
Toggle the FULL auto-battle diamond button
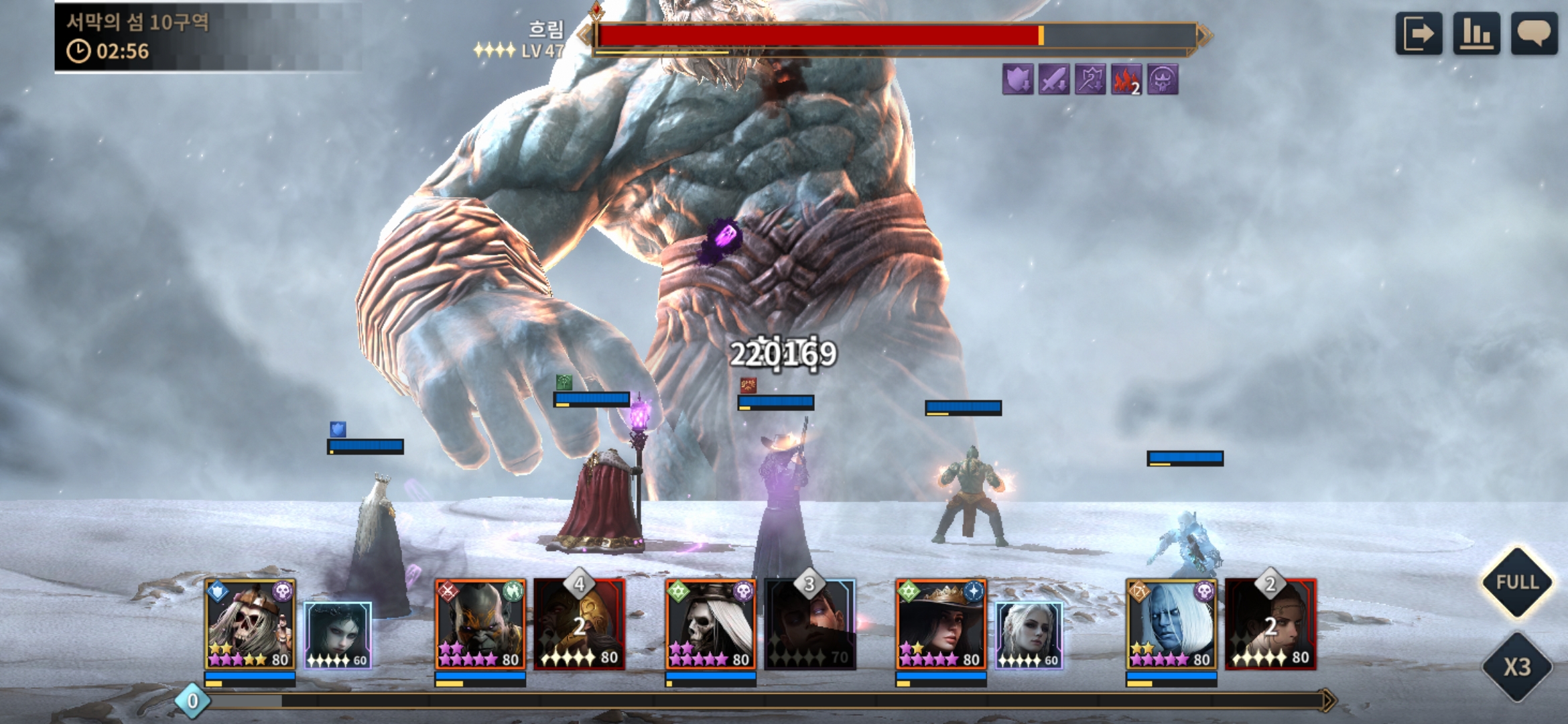coord(1517,582)
